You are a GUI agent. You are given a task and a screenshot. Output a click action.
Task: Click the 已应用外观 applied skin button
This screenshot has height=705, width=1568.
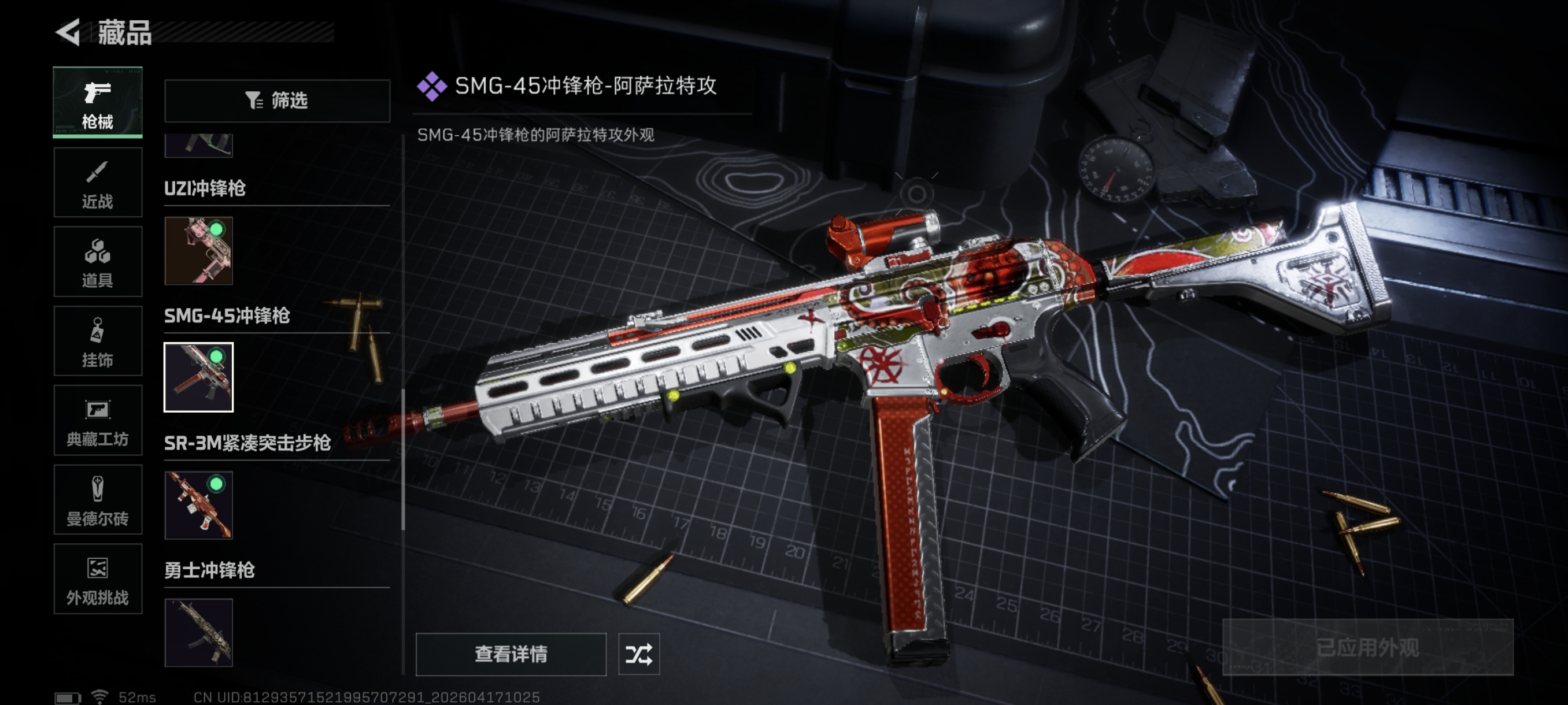[1367, 647]
